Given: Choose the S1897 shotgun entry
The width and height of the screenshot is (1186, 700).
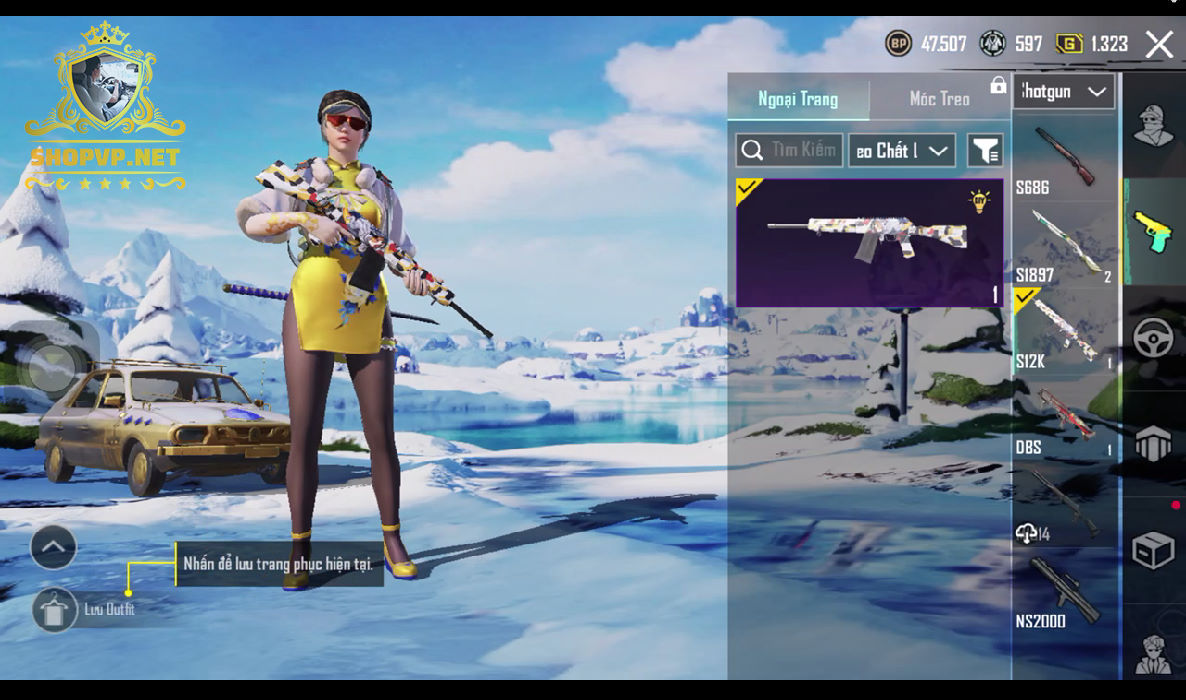Looking at the screenshot, I should click(x=1064, y=246).
